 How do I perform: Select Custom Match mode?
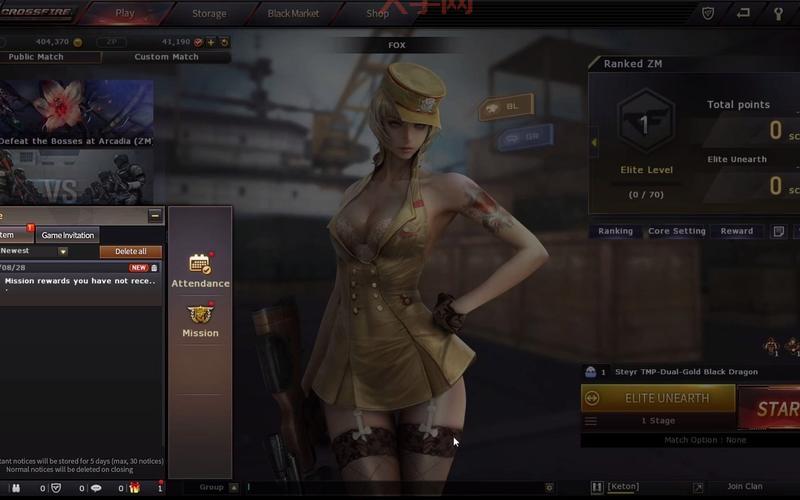pos(166,57)
